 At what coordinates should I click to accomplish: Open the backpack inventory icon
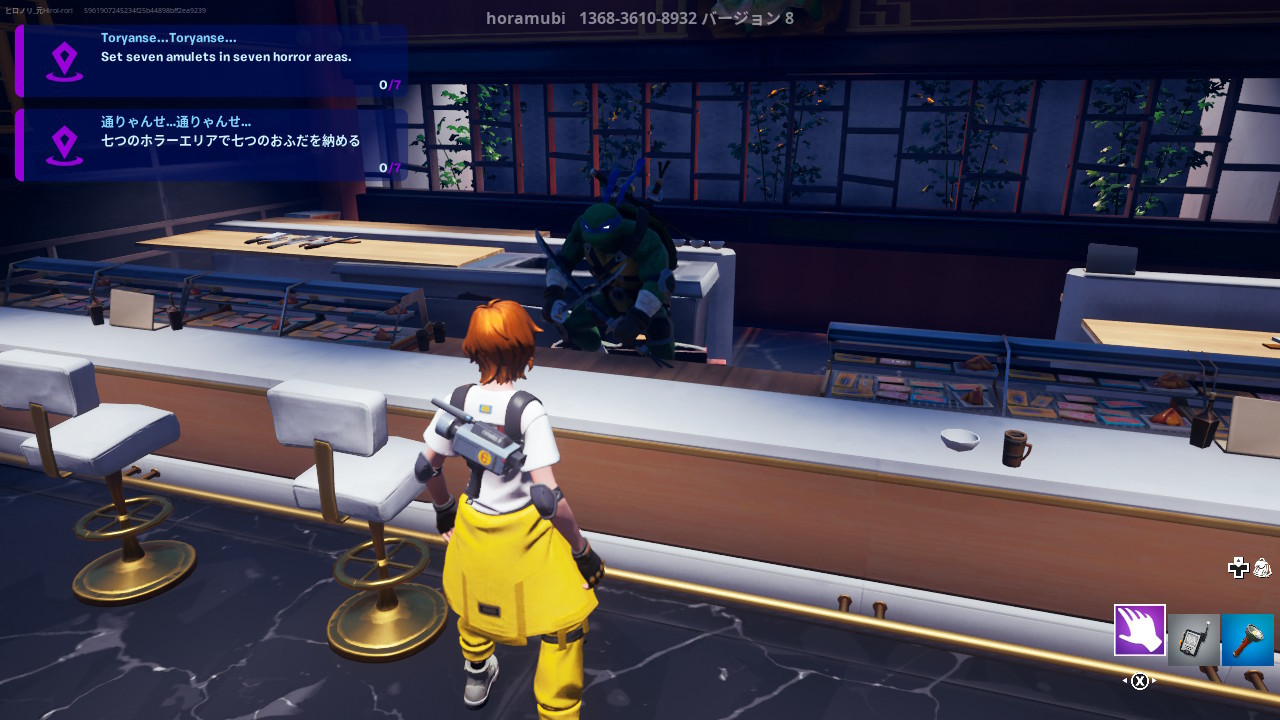(x=1262, y=568)
